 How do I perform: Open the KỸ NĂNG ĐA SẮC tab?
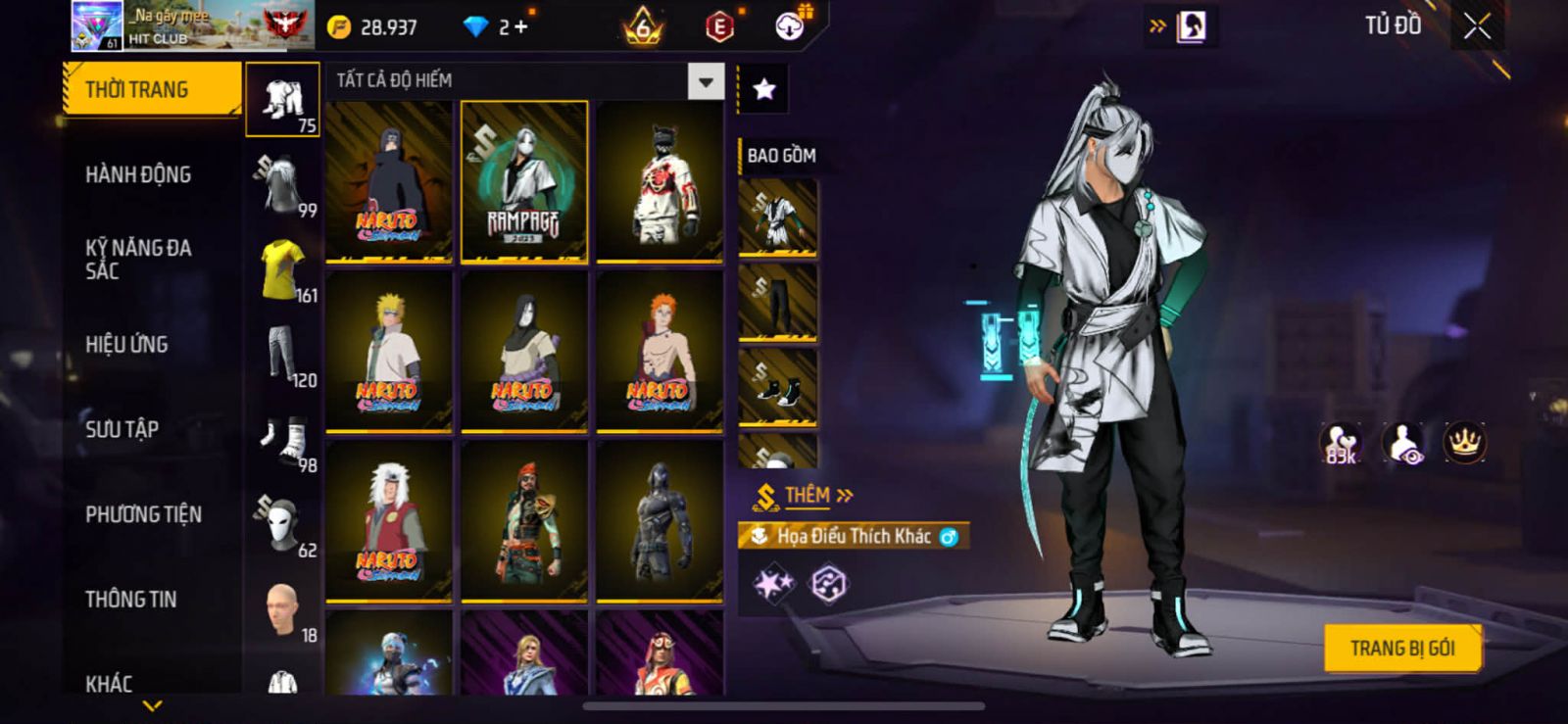tap(138, 260)
